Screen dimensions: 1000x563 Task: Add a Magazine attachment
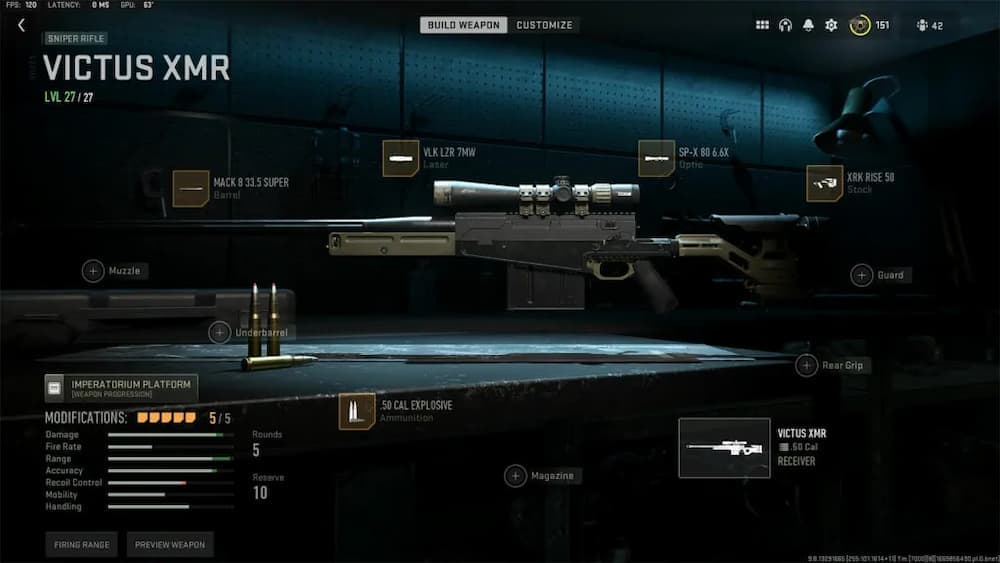pos(515,476)
